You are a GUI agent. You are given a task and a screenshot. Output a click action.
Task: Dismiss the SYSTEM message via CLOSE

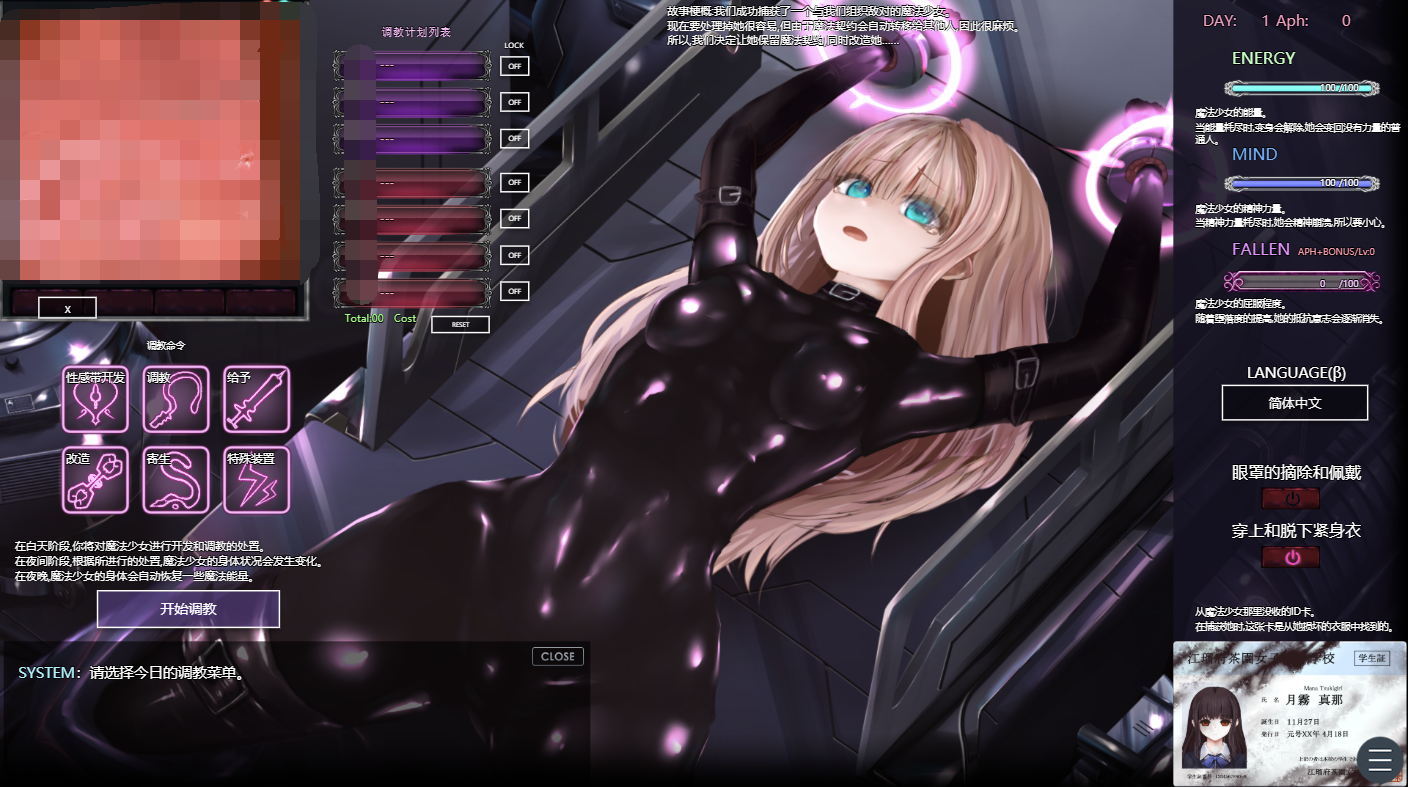point(556,656)
